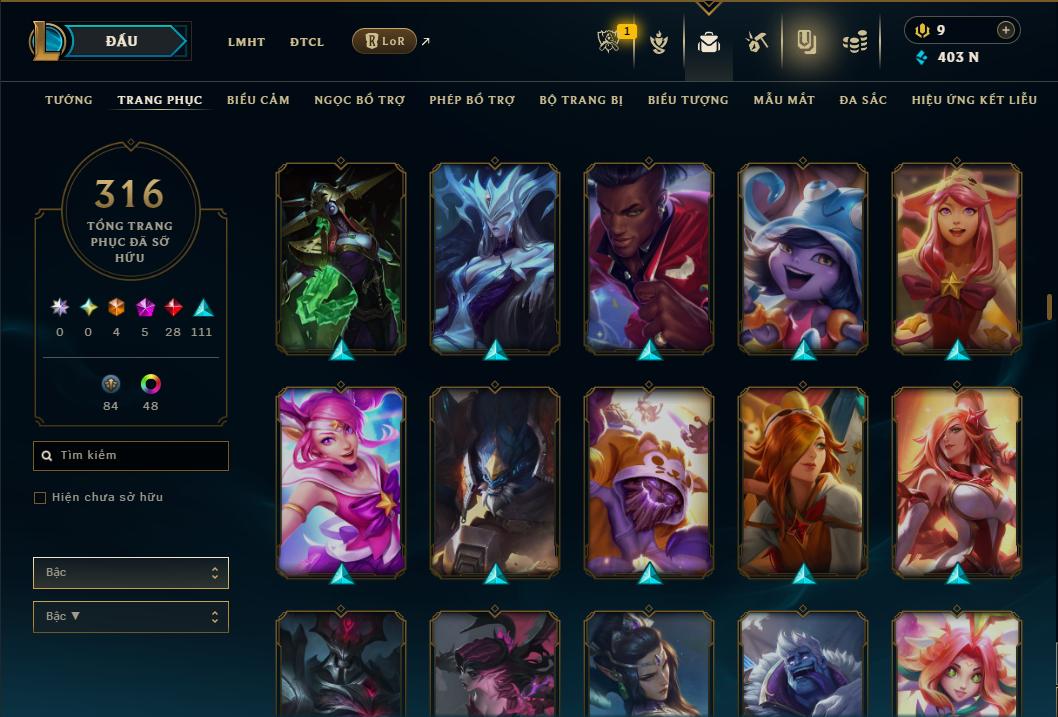Open the LMHT section
Viewport: 1058px width, 717px height.
(x=246, y=42)
